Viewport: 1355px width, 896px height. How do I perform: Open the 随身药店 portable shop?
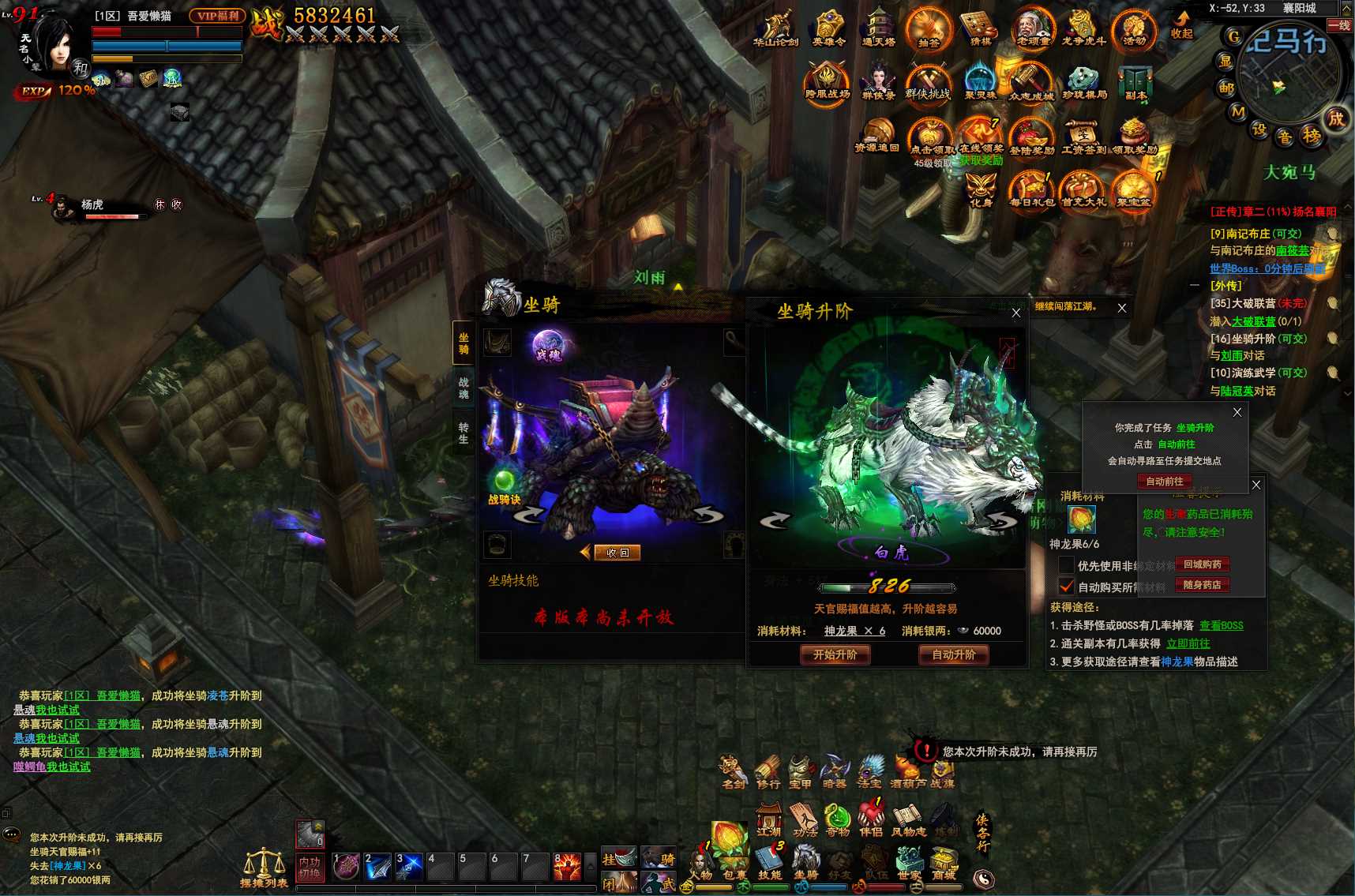click(1202, 585)
